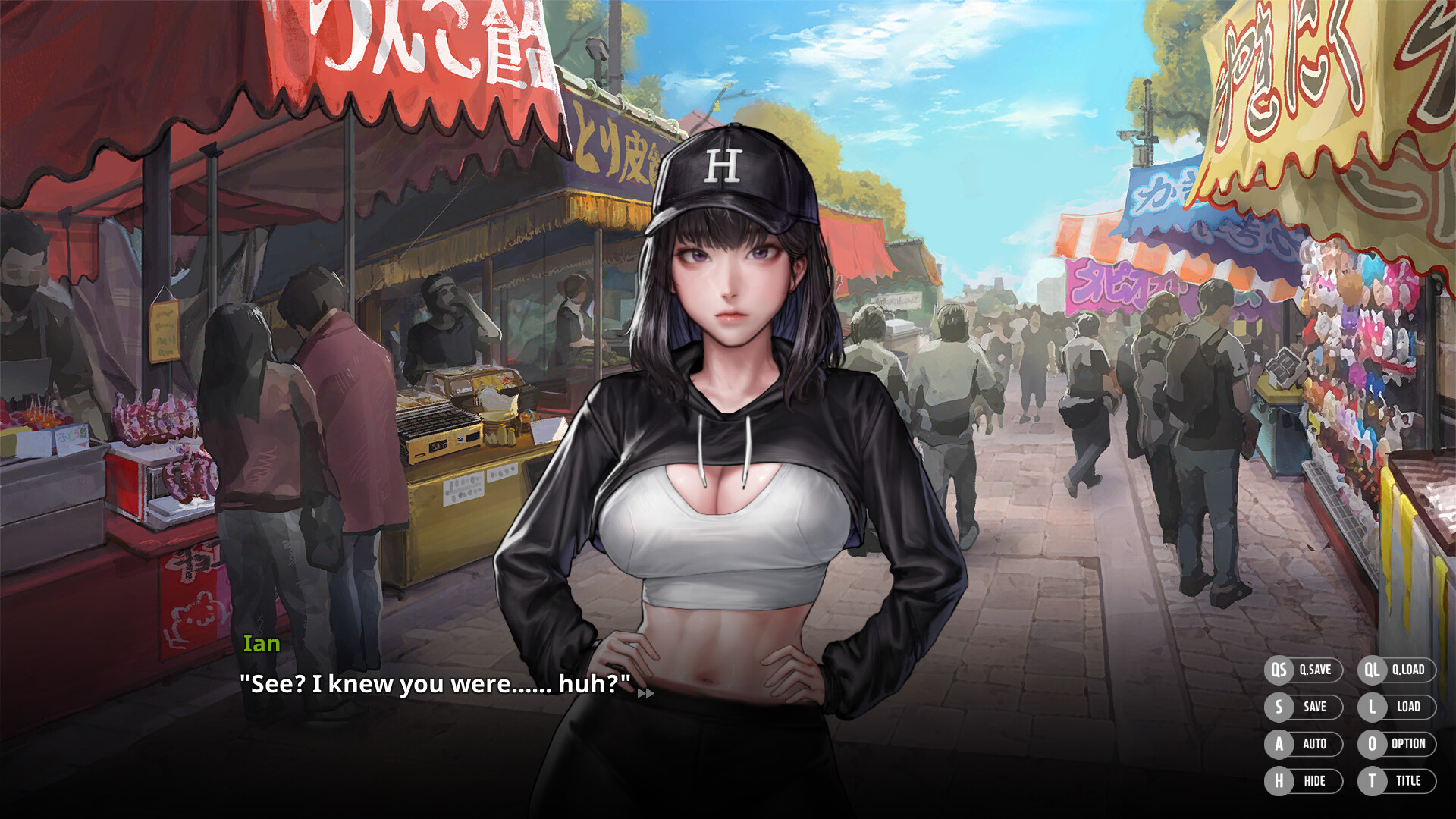This screenshot has width=1456, height=819.
Task: Open the OPTION settings menu
Action: (1409, 744)
